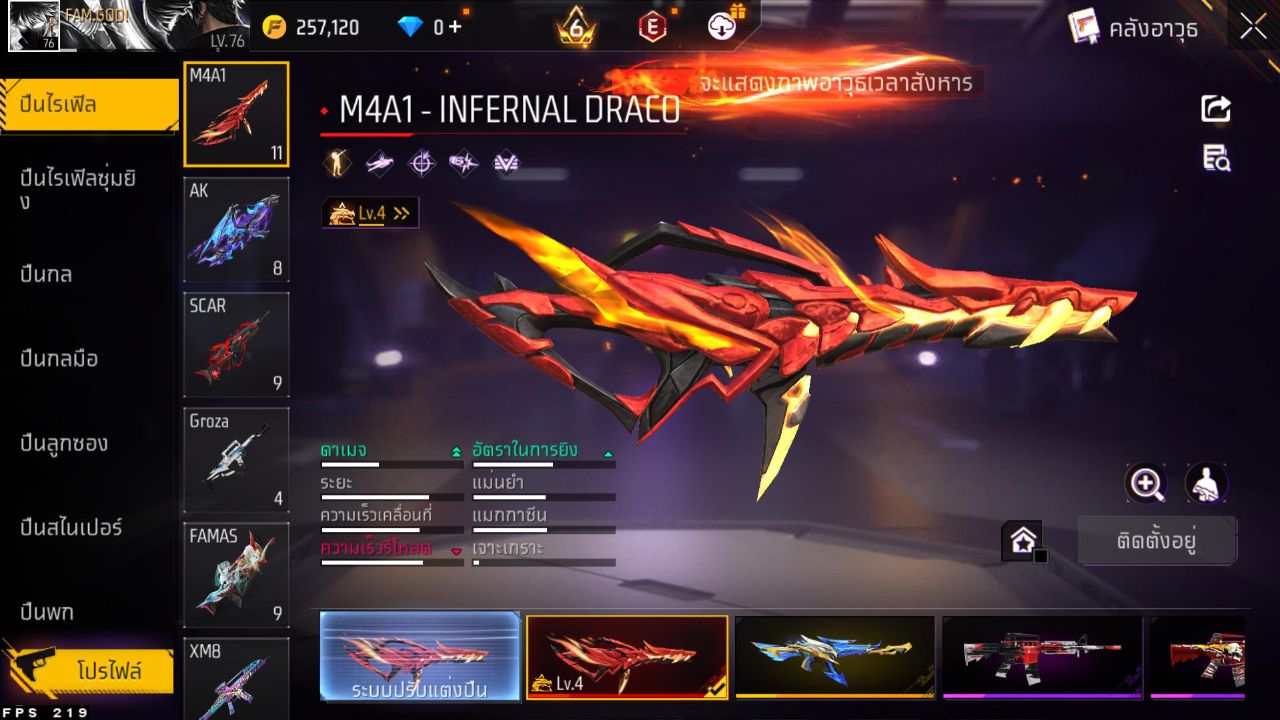Image resolution: width=1280 pixels, height=720 pixels.
Task: Close the weapon vault screen
Action: (x=1253, y=27)
